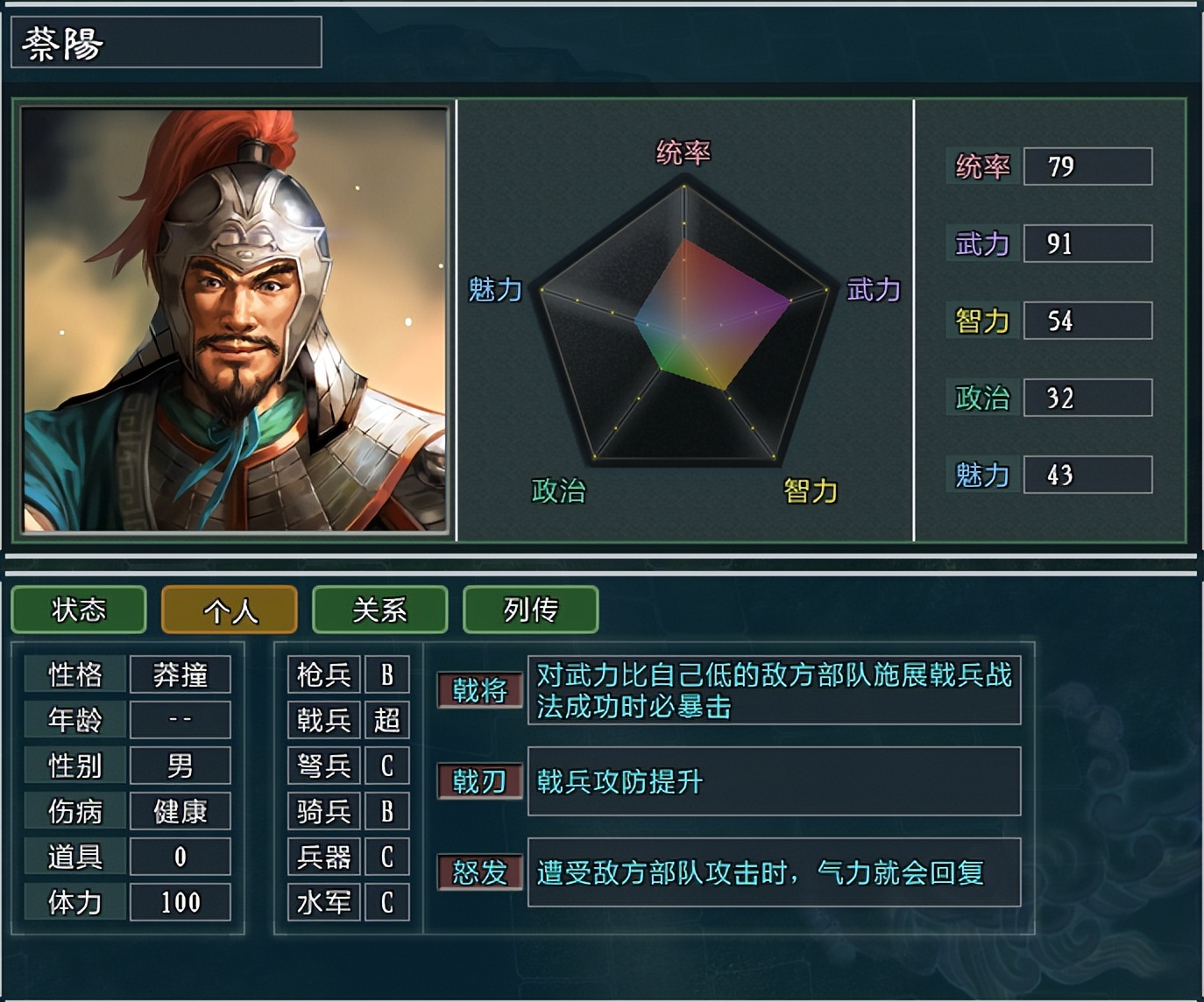Toggle the 水军 C proficiency rating
Viewport: 1204px width, 1002px height.
(387, 900)
